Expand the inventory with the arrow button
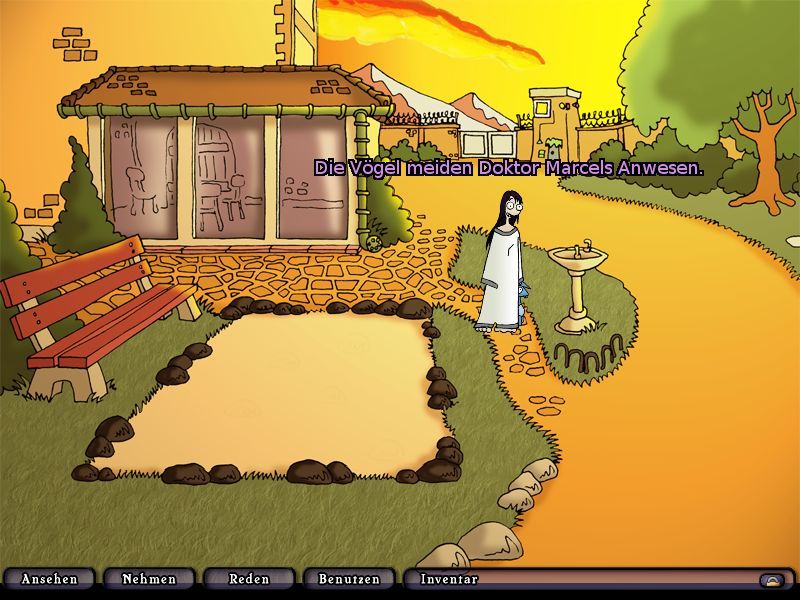800x600 pixels. point(771,580)
